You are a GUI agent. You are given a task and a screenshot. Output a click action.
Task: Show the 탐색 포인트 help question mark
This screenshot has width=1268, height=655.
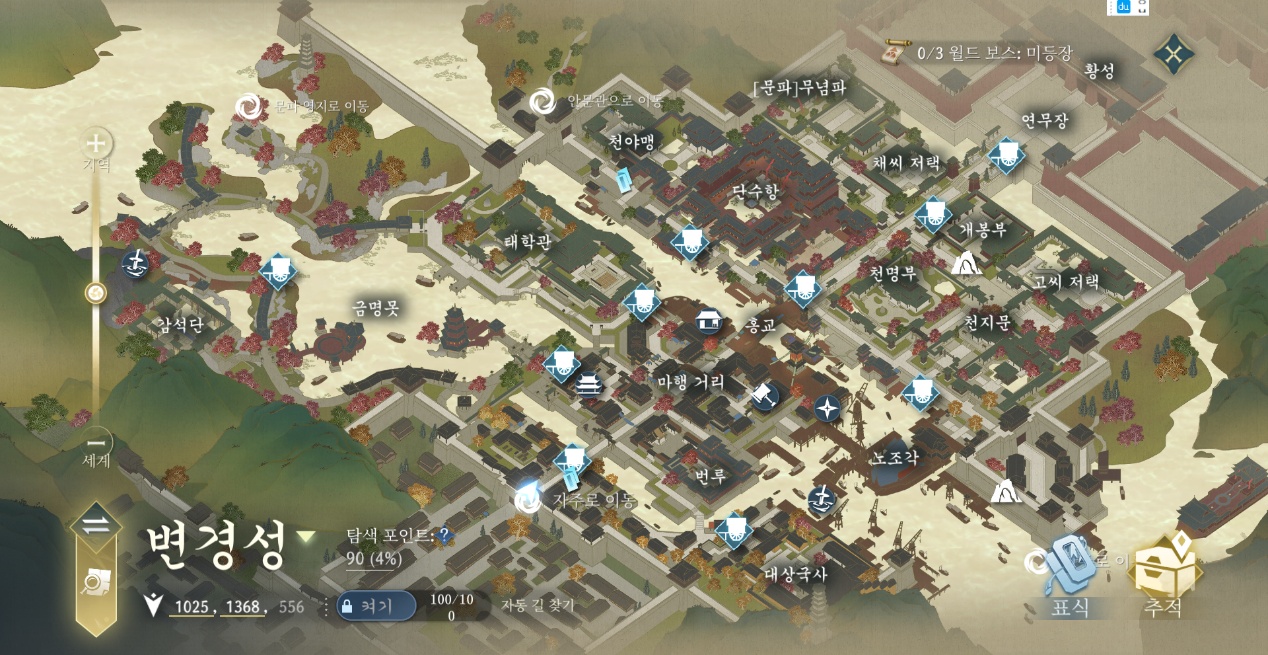point(445,537)
